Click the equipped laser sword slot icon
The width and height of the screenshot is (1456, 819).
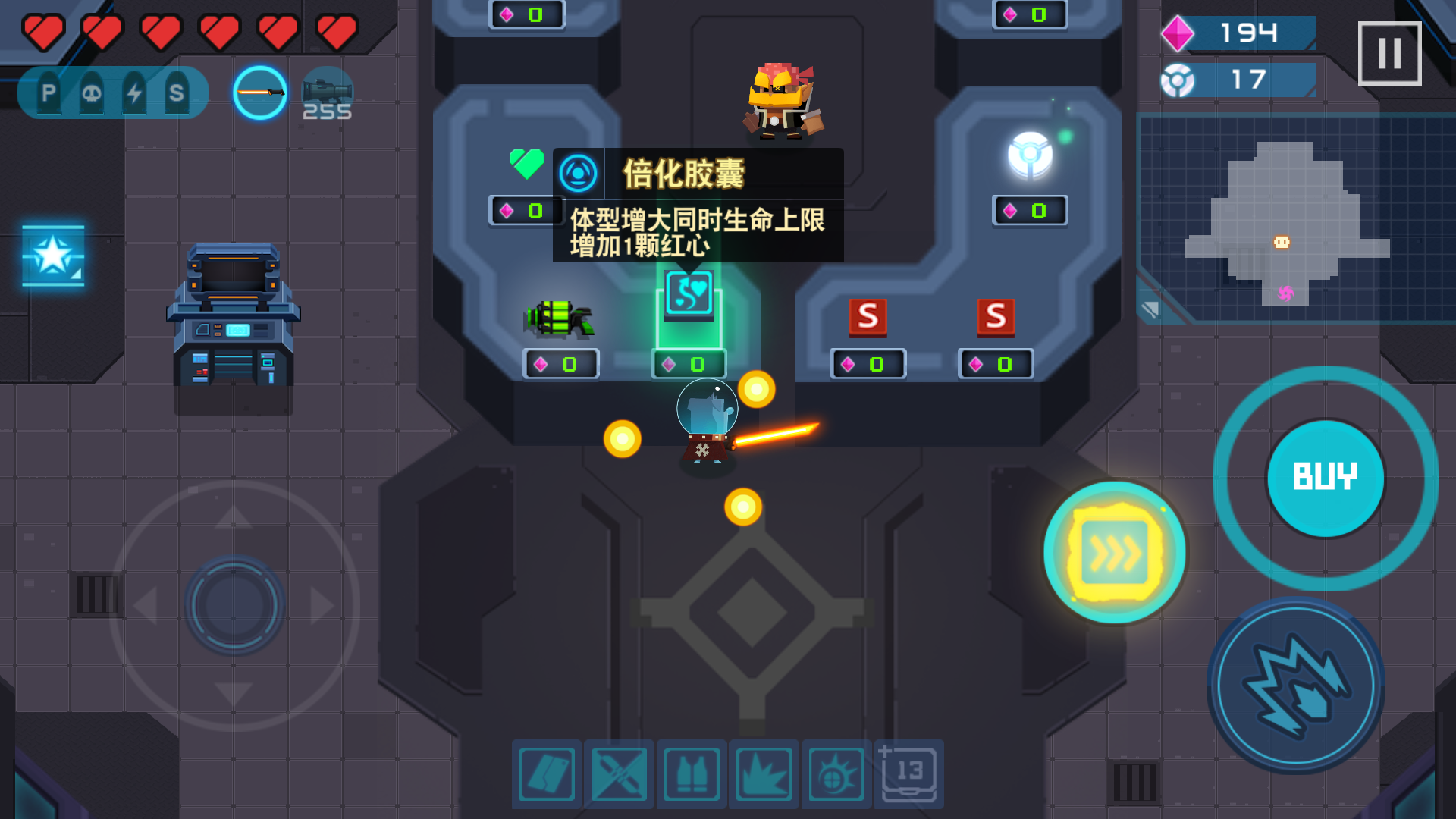(260, 91)
